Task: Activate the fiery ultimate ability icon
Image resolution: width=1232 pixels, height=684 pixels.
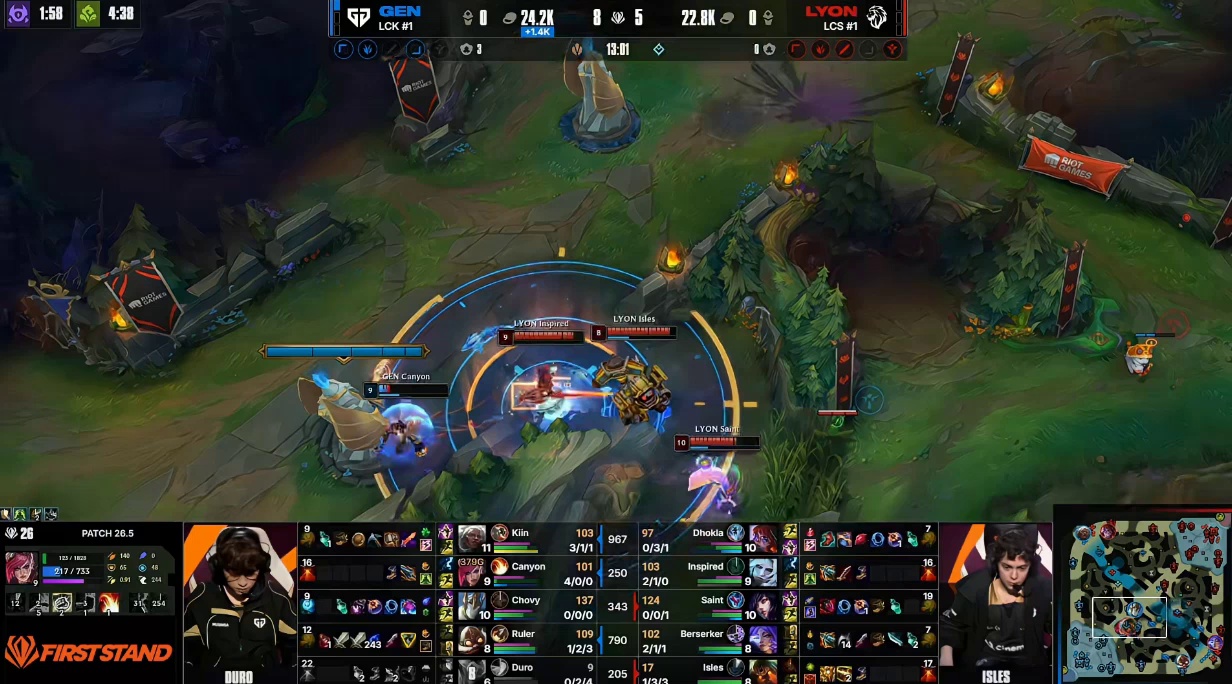Action: tap(109, 602)
